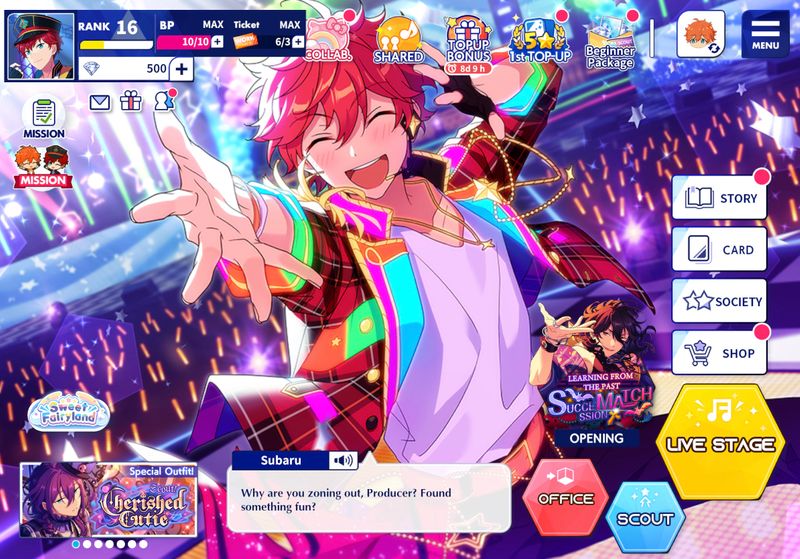The width and height of the screenshot is (800, 559).
Task: Check the Beginner Package
Action: click(610, 43)
